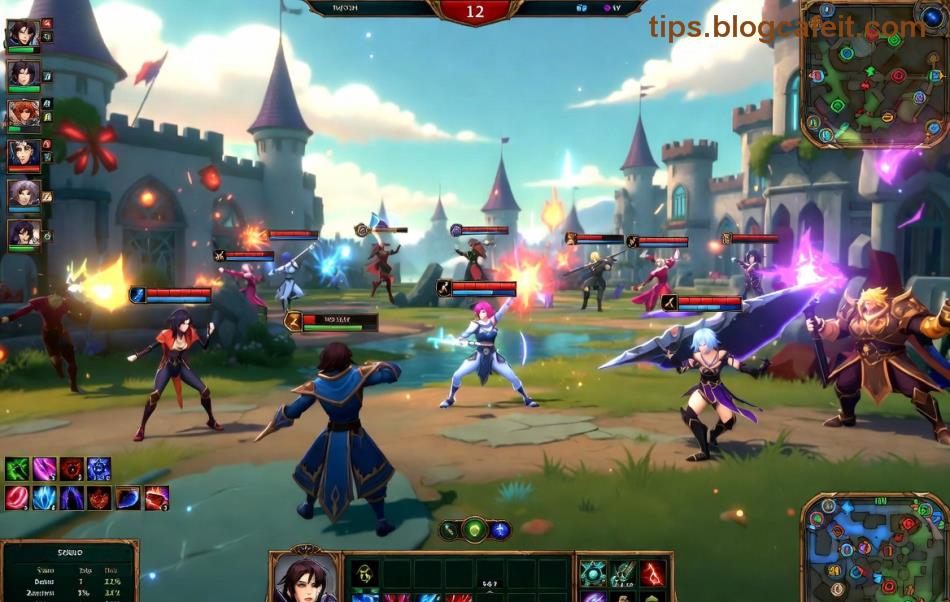
Task: Click the blue cross orb button
Action: click(500, 530)
